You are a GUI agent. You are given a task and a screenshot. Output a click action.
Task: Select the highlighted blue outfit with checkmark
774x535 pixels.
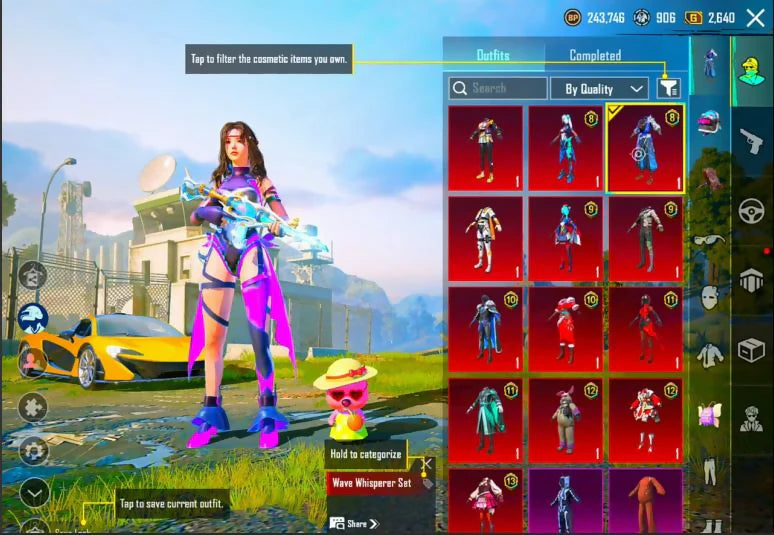tap(645, 147)
